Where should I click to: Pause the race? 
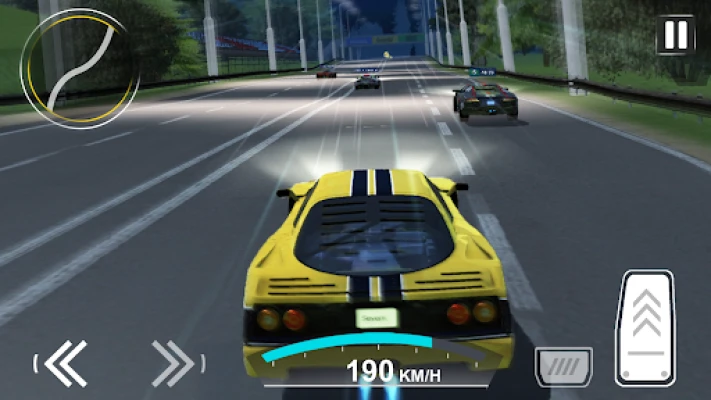[676, 36]
